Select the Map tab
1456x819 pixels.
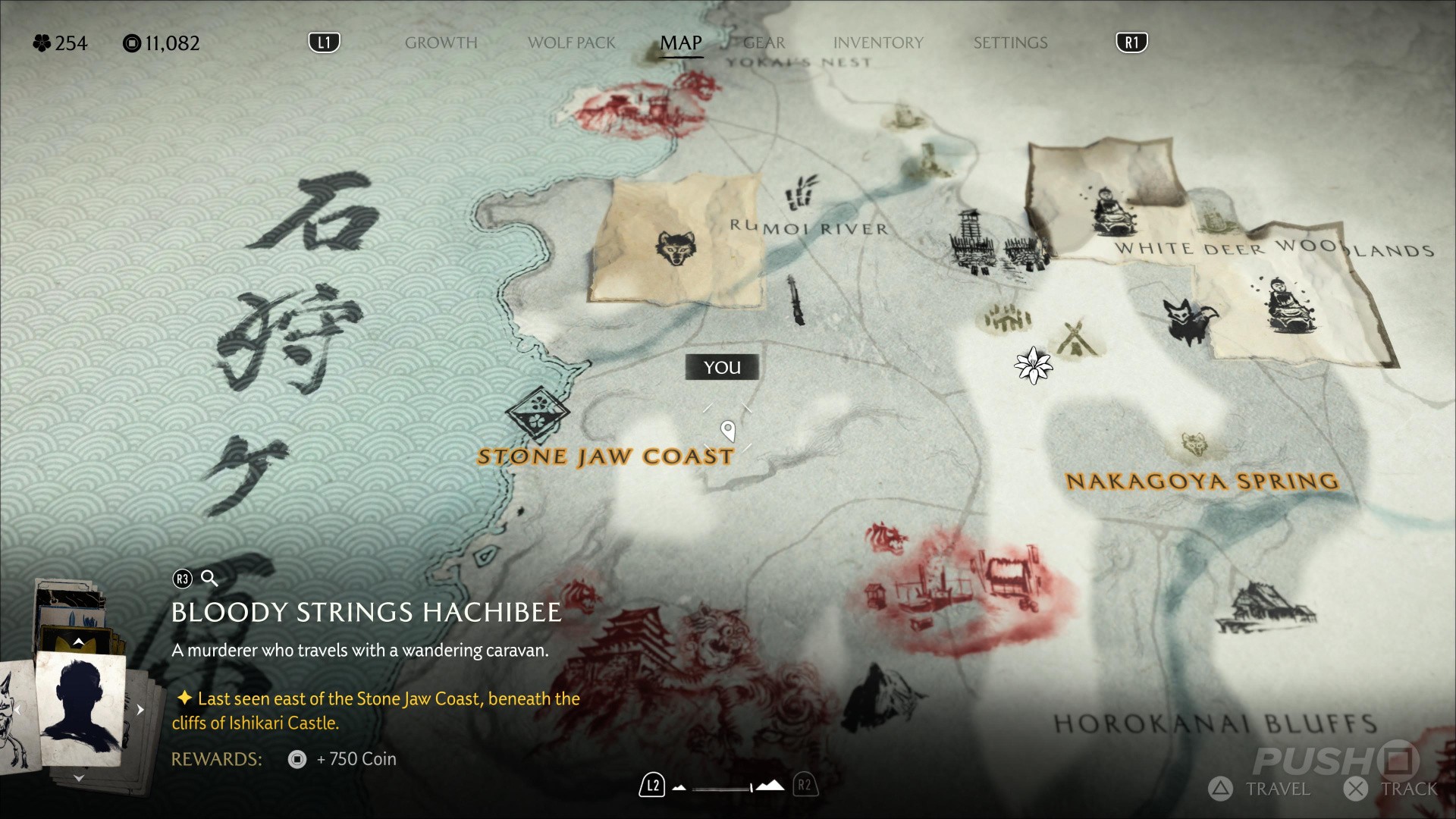point(680,43)
